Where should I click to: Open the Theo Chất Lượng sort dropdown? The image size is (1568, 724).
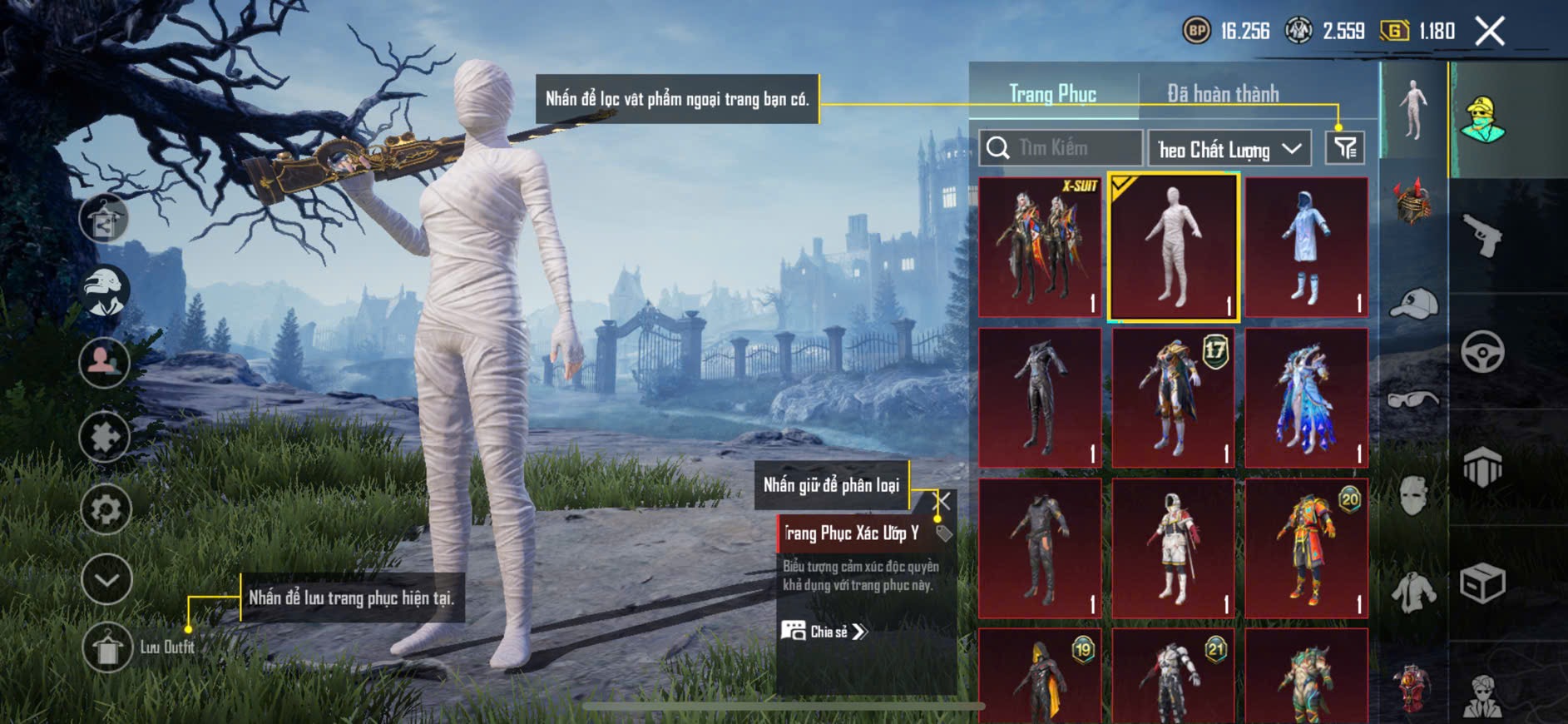(x=1229, y=149)
